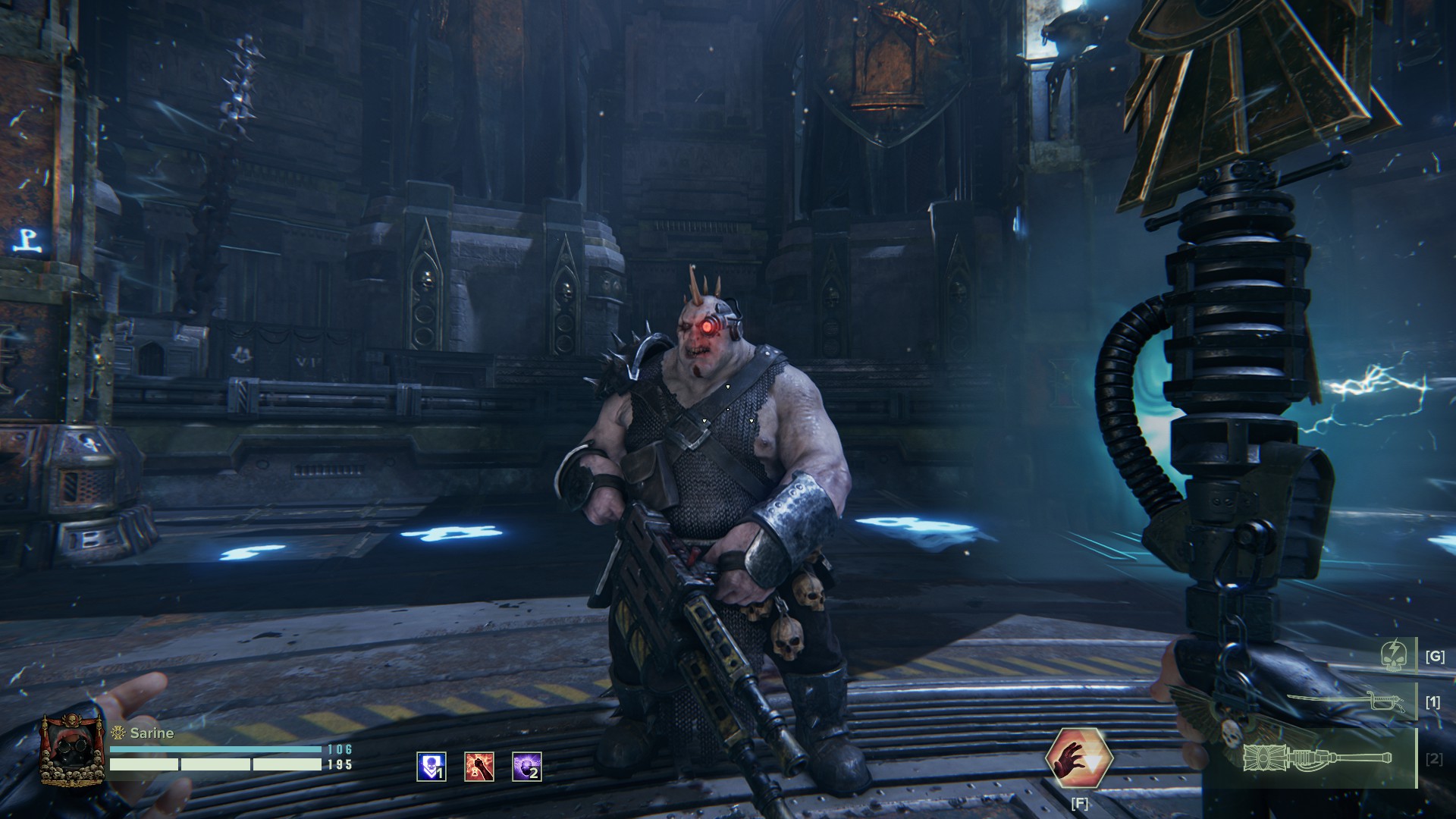Activate the red hand psyker ability

tap(1078, 757)
